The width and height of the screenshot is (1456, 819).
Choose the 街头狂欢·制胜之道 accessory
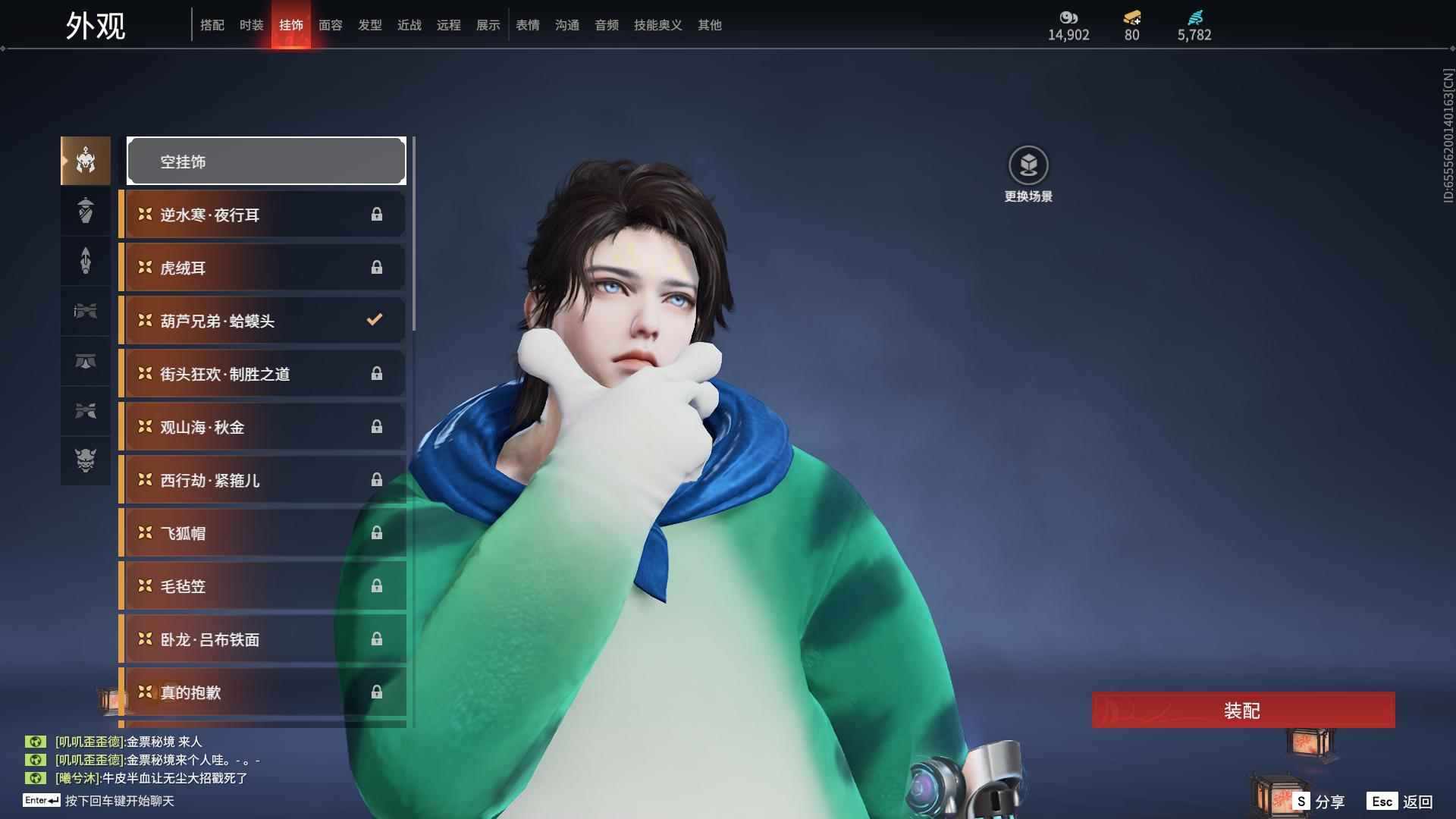click(262, 374)
